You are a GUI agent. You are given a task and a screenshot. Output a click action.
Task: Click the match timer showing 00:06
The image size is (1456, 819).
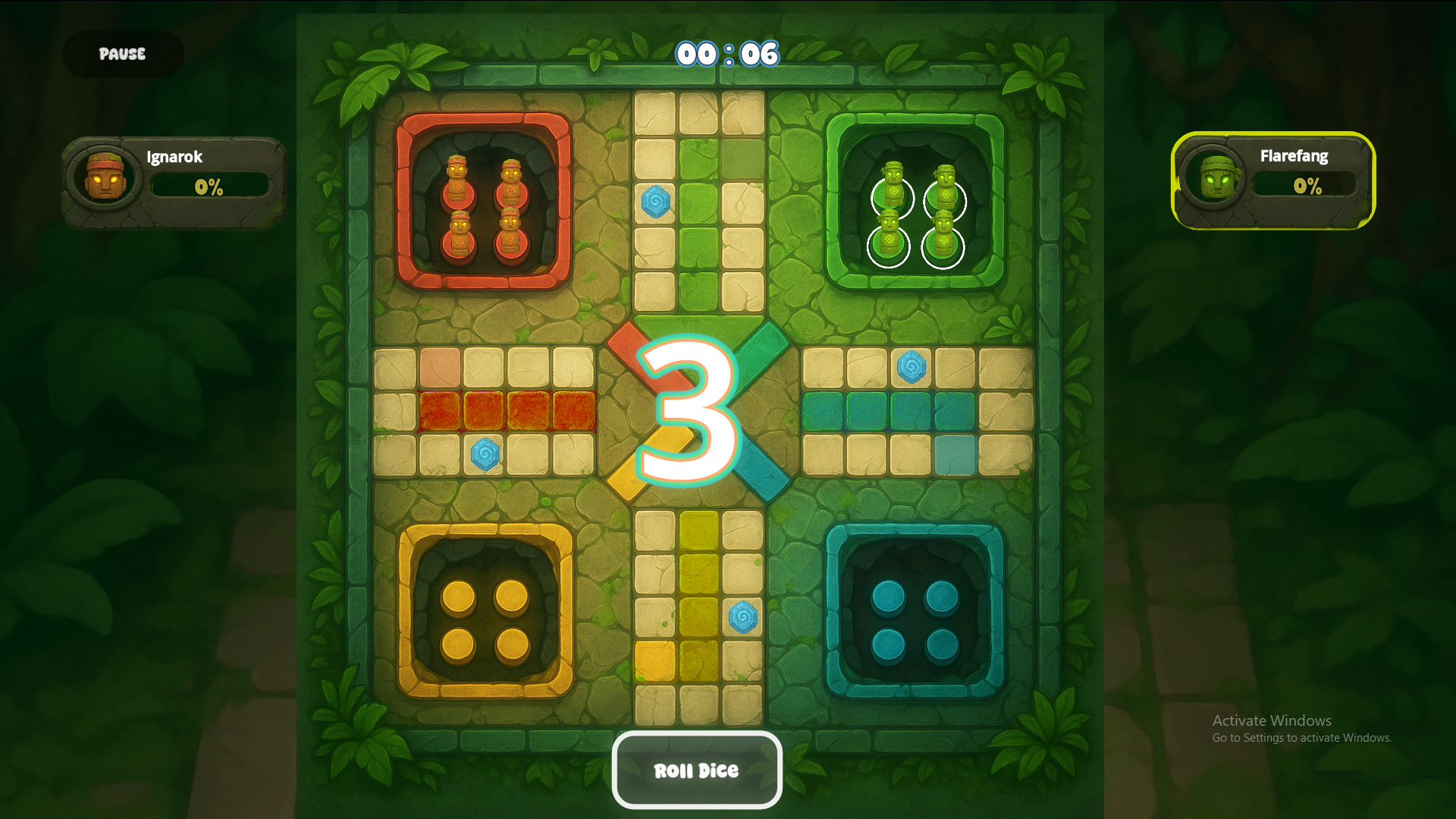[x=727, y=54]
